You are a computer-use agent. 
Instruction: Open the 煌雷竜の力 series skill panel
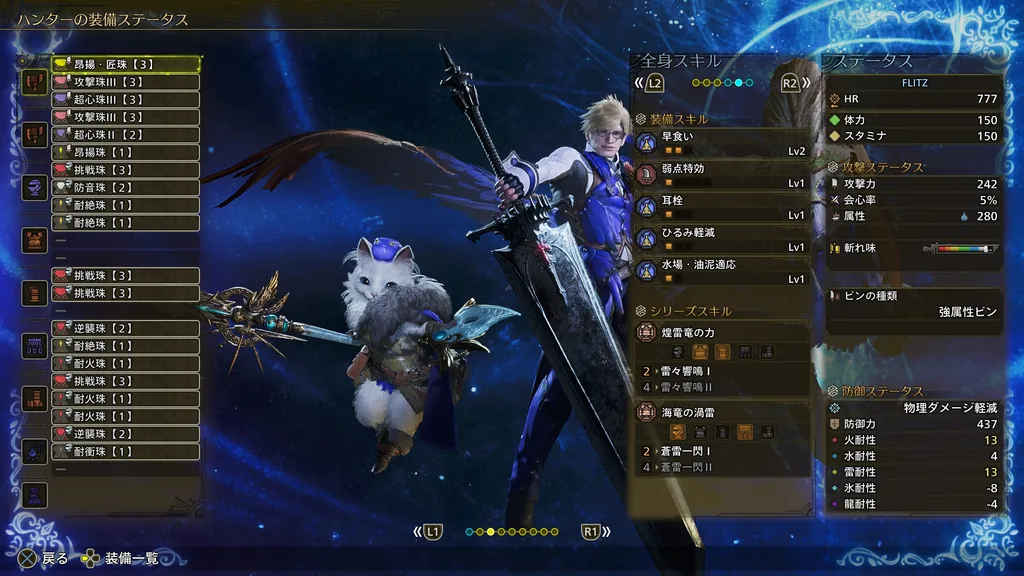721,341
